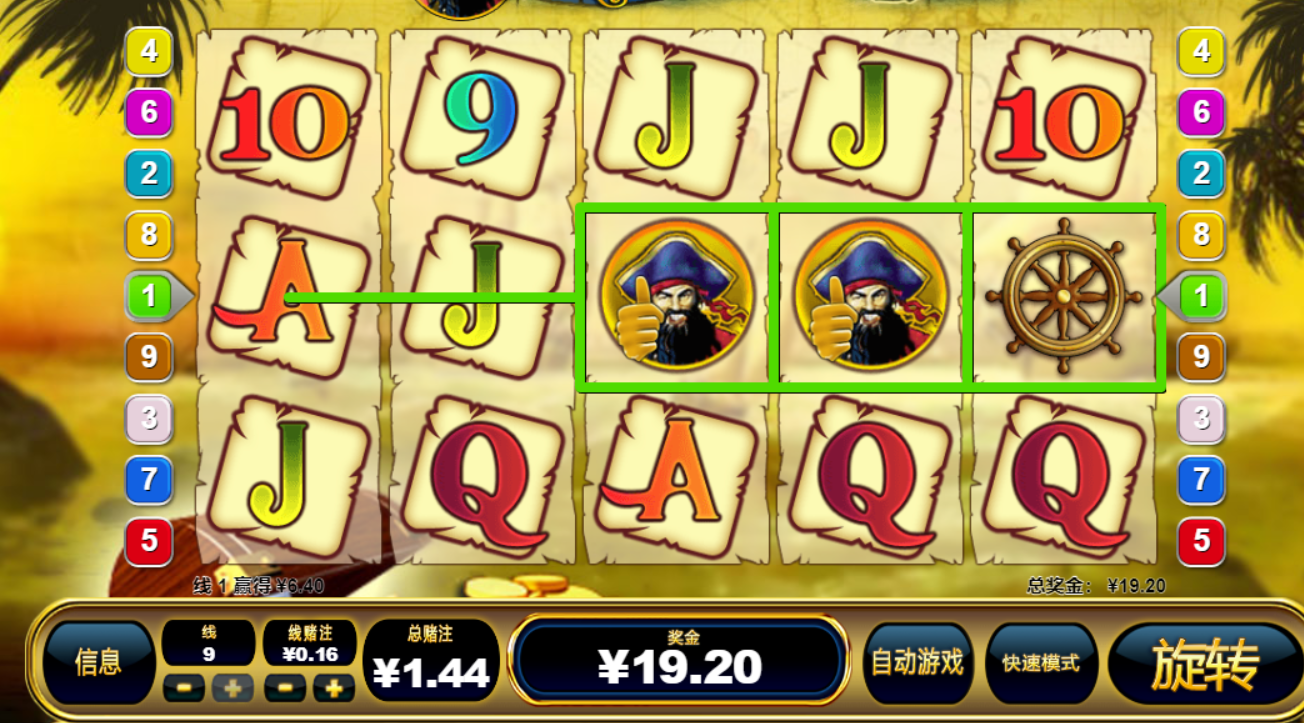Screen dimensions: 1304x723
Task: Open the 信息 info paytable
Action: click(98, 662)
